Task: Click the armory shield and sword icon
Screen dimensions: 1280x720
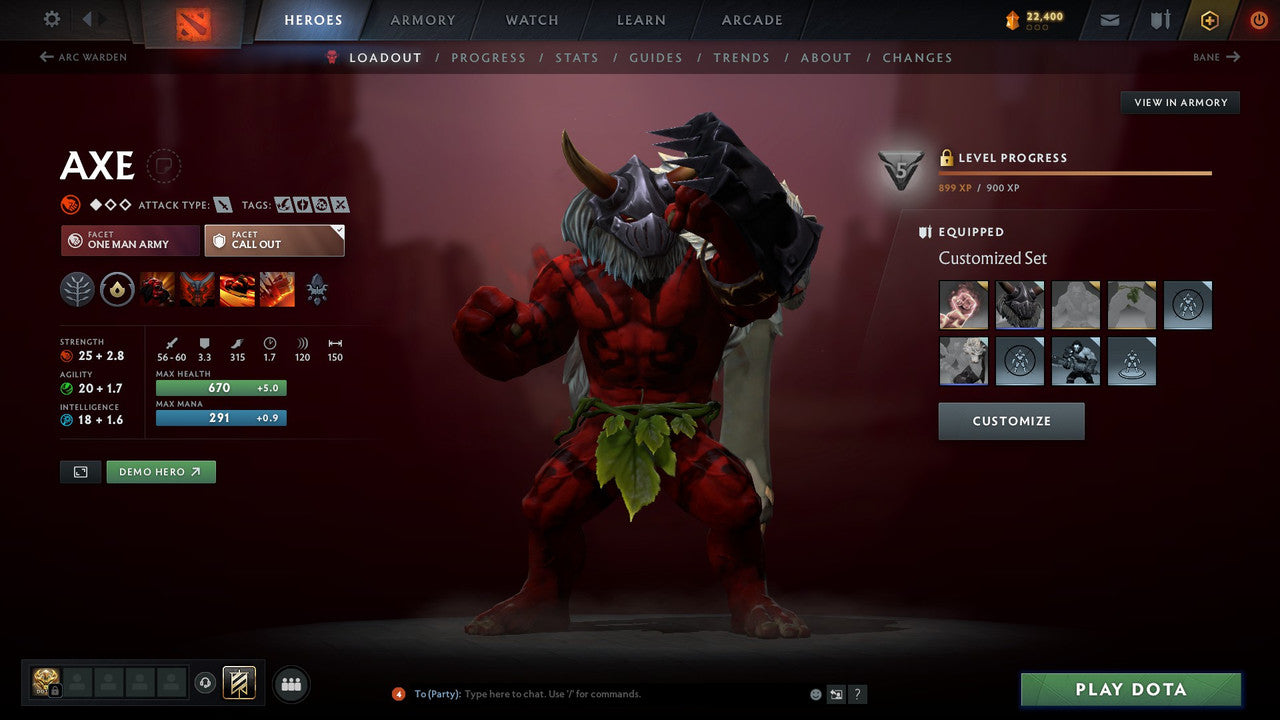Action: [1160, 20]
